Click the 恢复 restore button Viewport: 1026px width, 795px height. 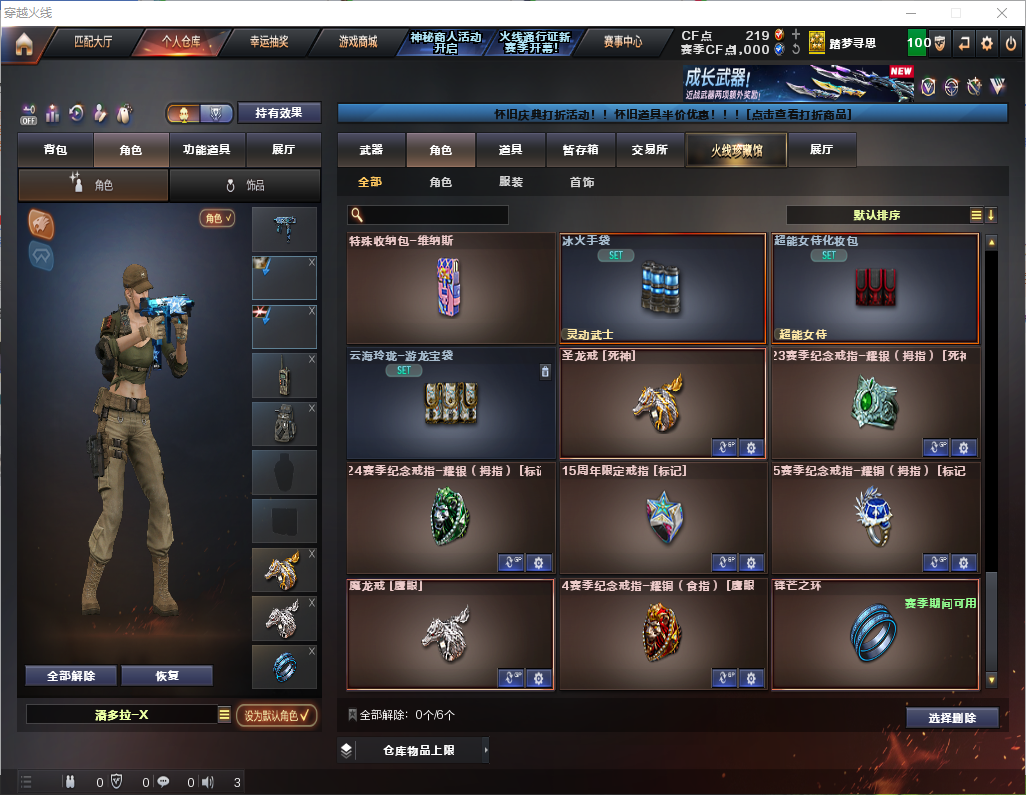pos(167,676)
